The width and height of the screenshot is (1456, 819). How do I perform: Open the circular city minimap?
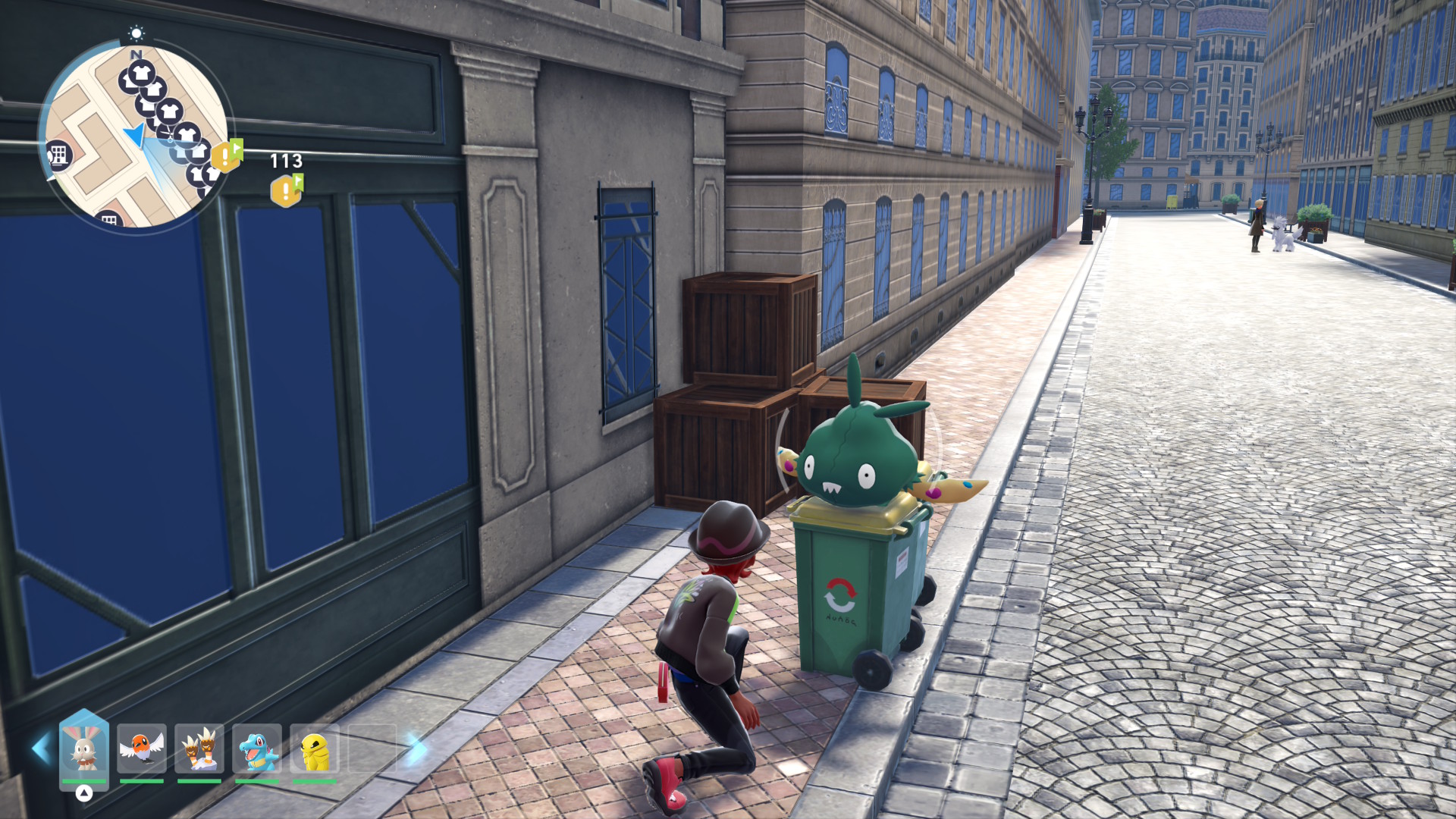coord(135,136)
